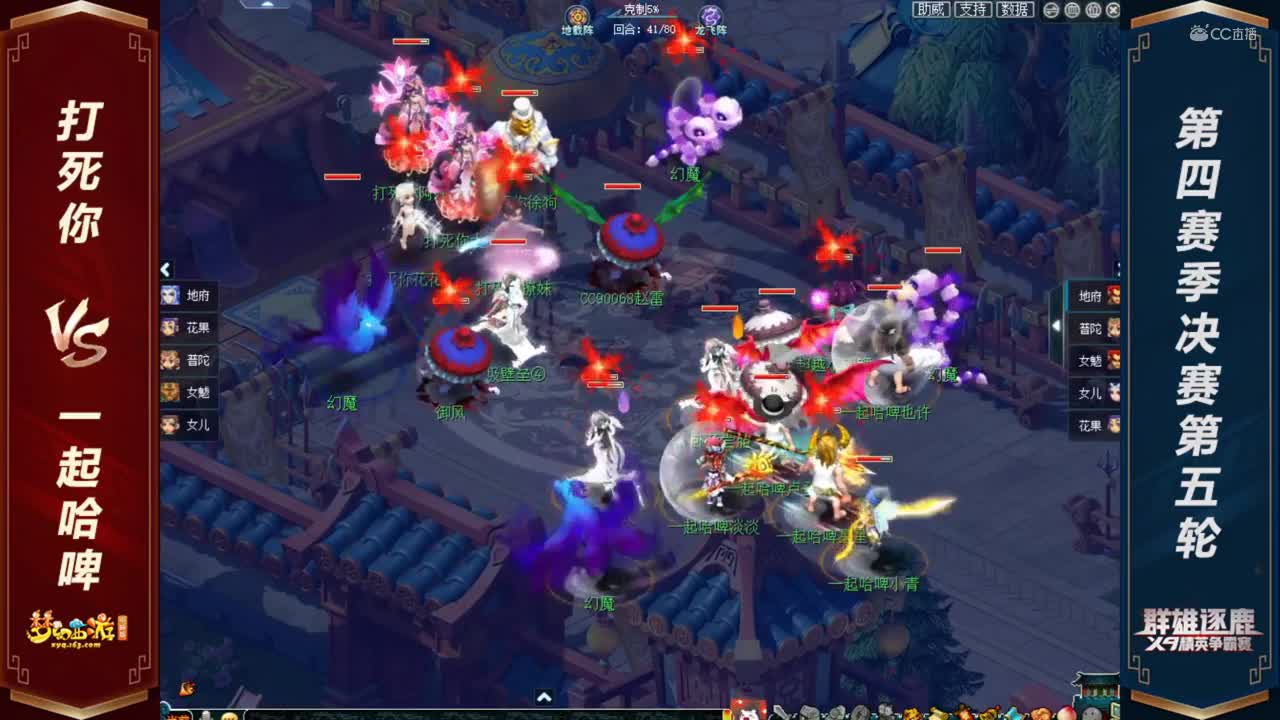
Task: Open the 数据 data panel
Action: tap(1015, 10)
